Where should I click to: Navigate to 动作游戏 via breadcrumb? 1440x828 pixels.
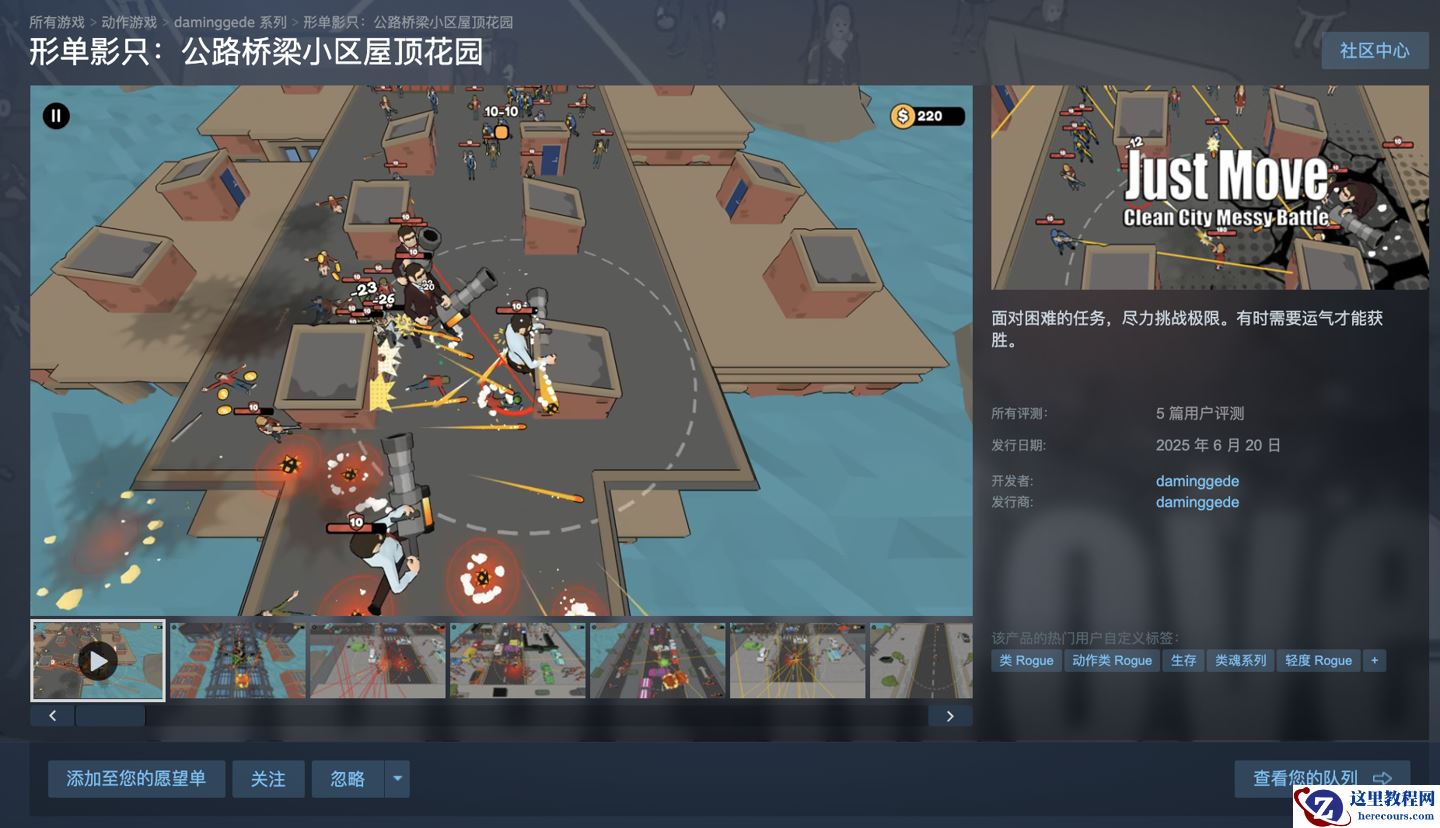[x=130, y=20]
